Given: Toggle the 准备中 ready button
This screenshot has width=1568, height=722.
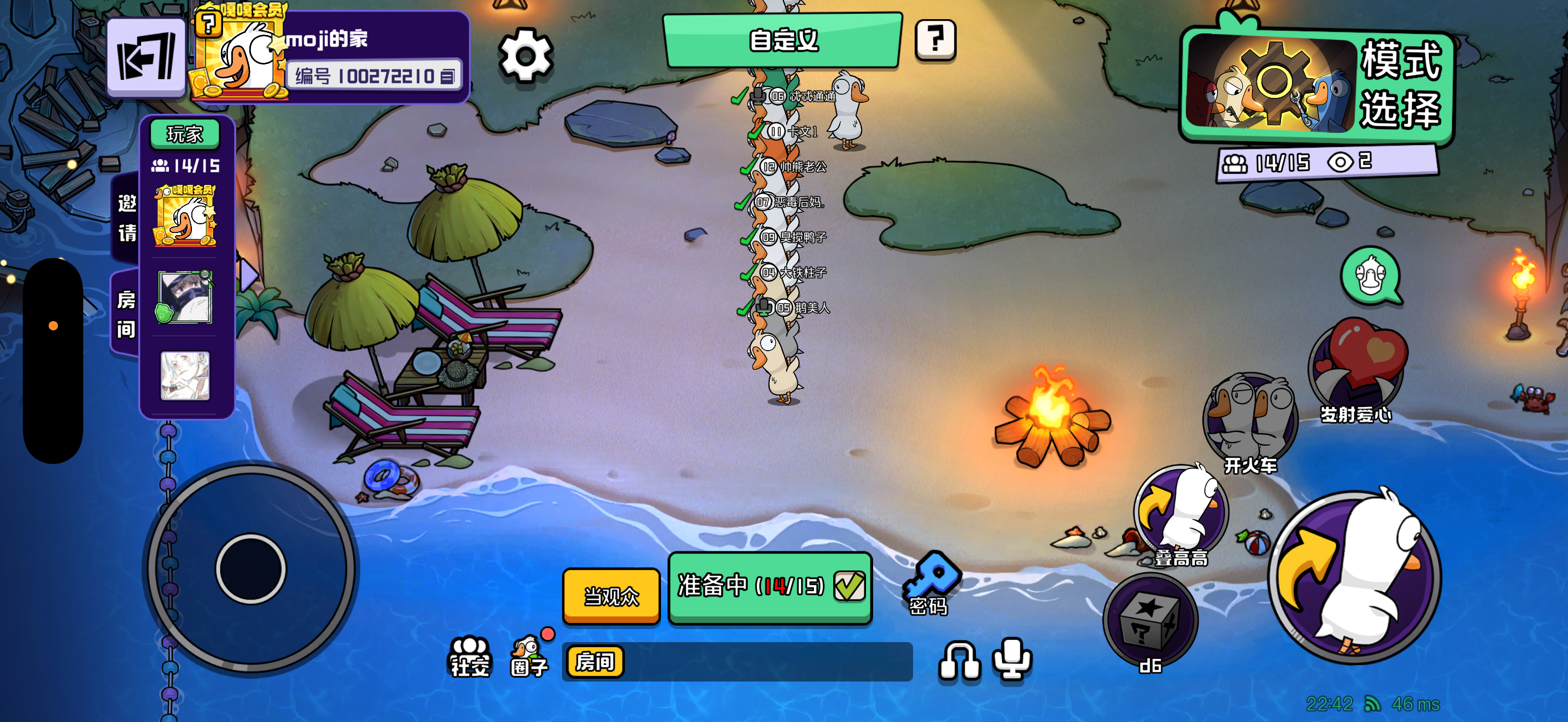Looking at the screenshot, I should pyautogui.click(x=770, y=586).
